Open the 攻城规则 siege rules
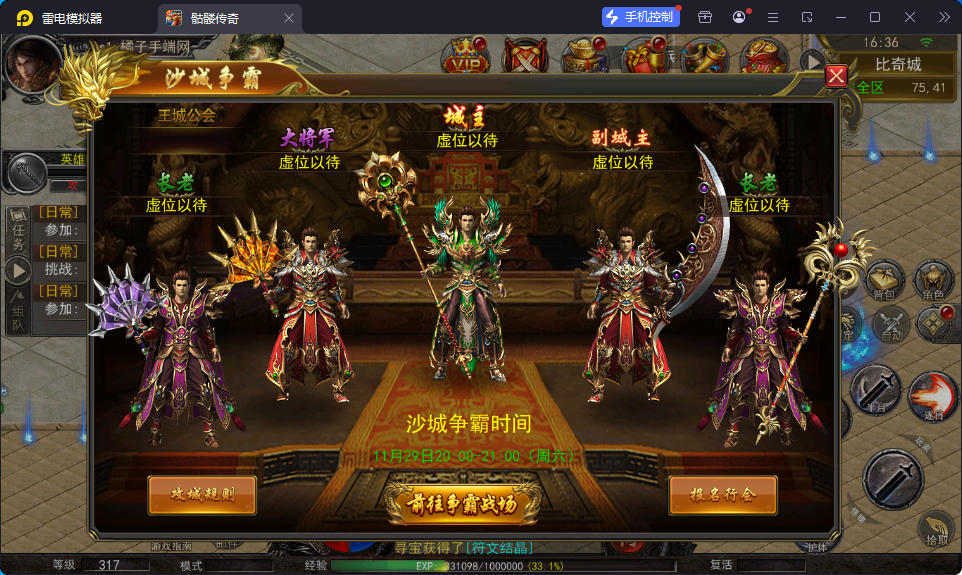The width and height of the screenshot is (962, 575). [201, 494]
